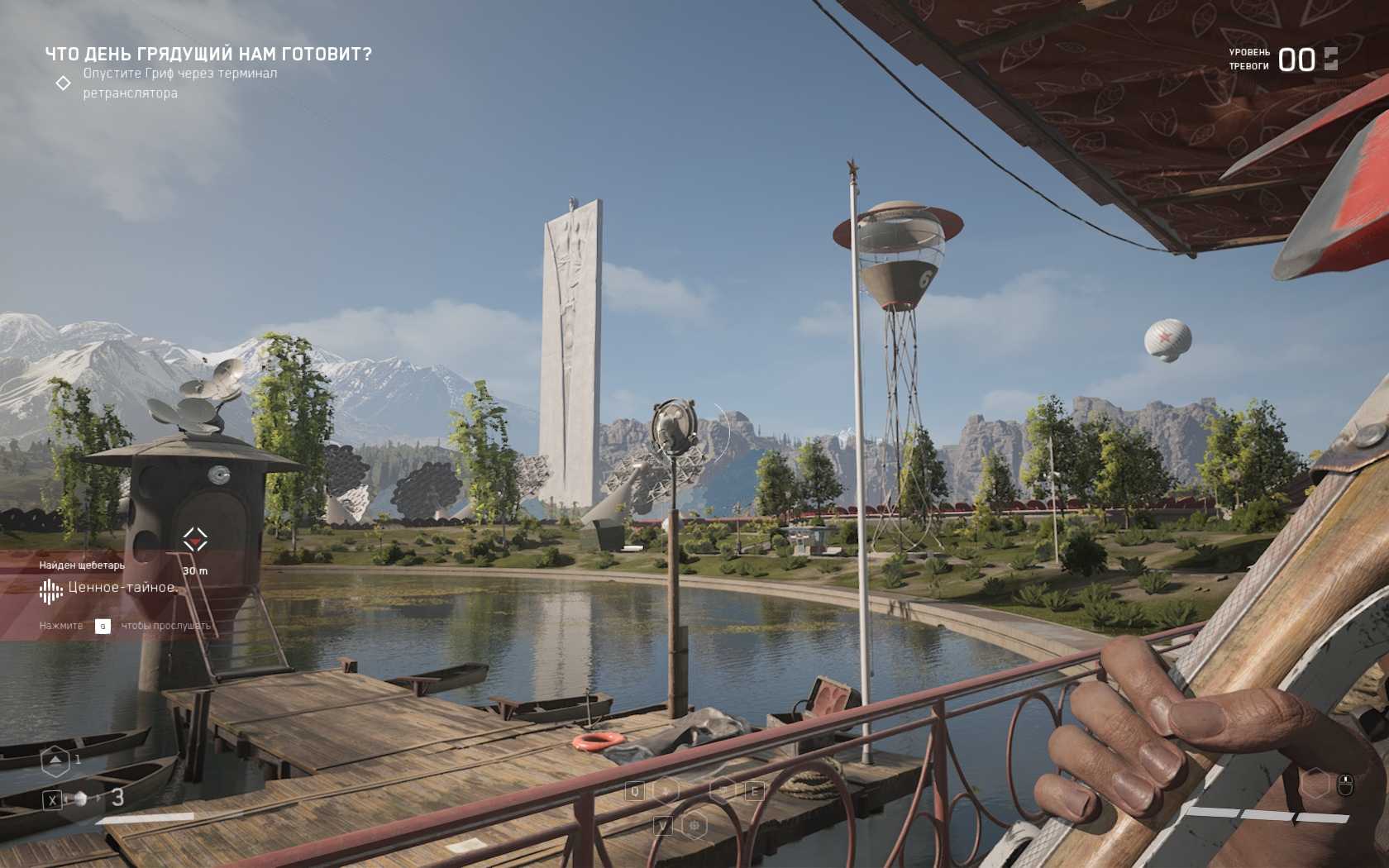Use the neuromed capsule consumable icon

80,799
